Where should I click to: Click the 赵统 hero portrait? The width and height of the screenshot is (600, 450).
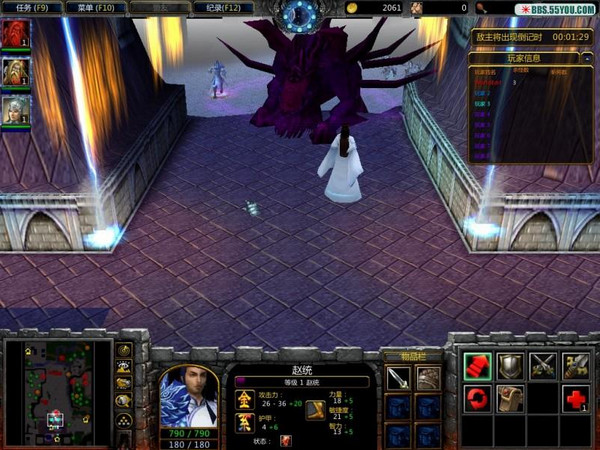tap(188, 395)
